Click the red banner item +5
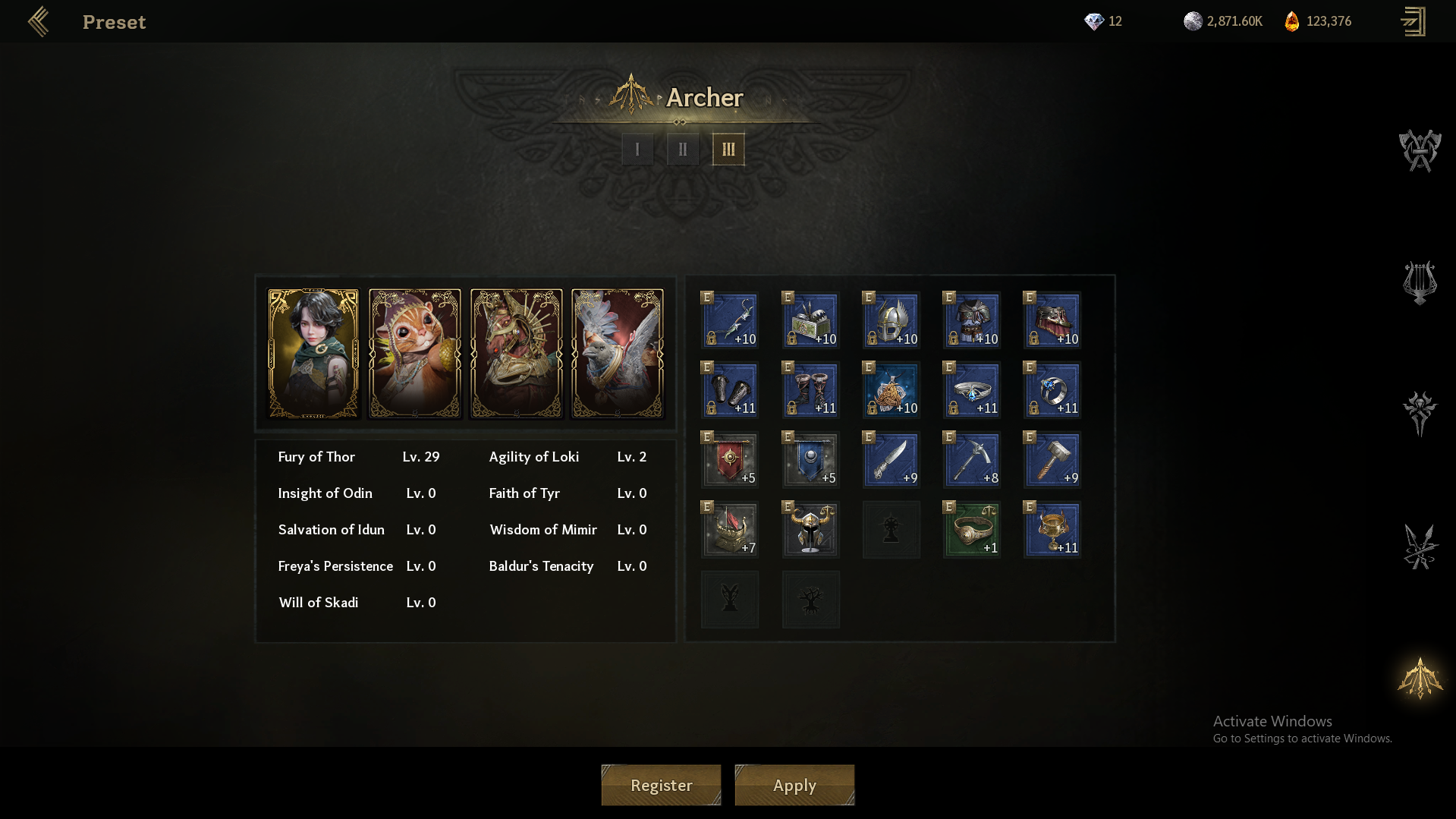The width and height of the screenshot is (1456, 819). click(x=730, y=459)
